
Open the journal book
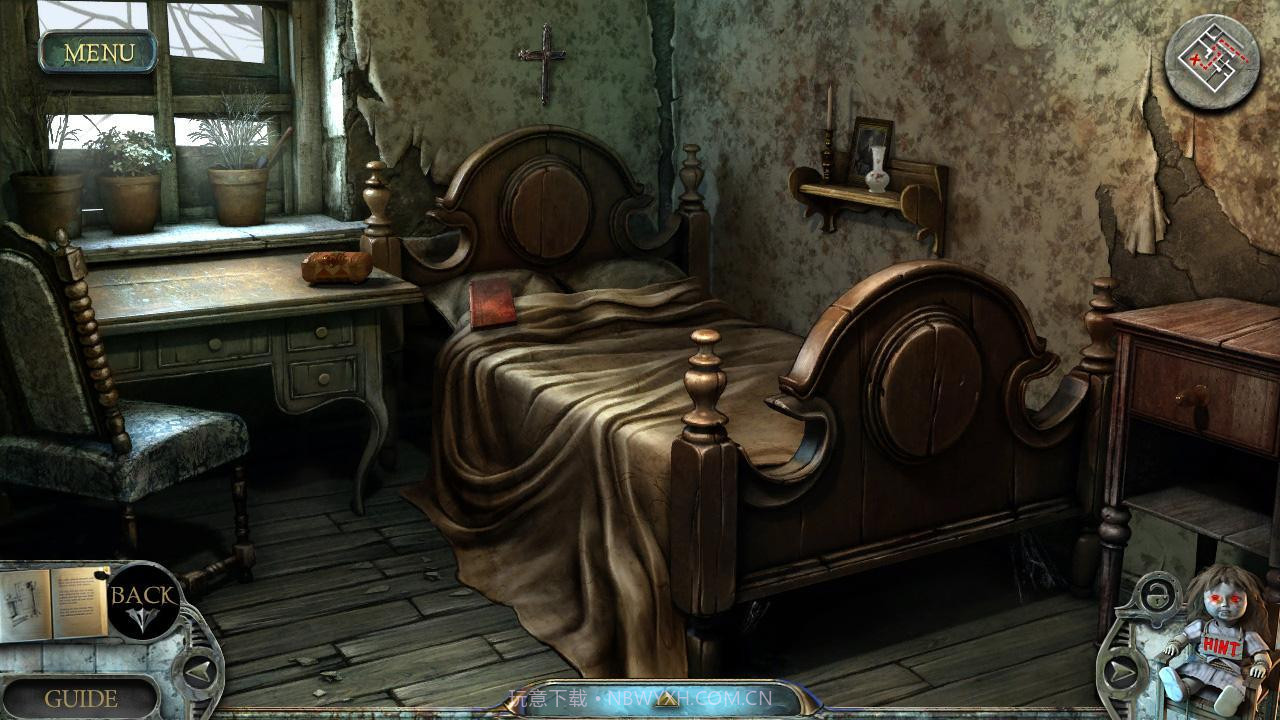coord(52,602)
